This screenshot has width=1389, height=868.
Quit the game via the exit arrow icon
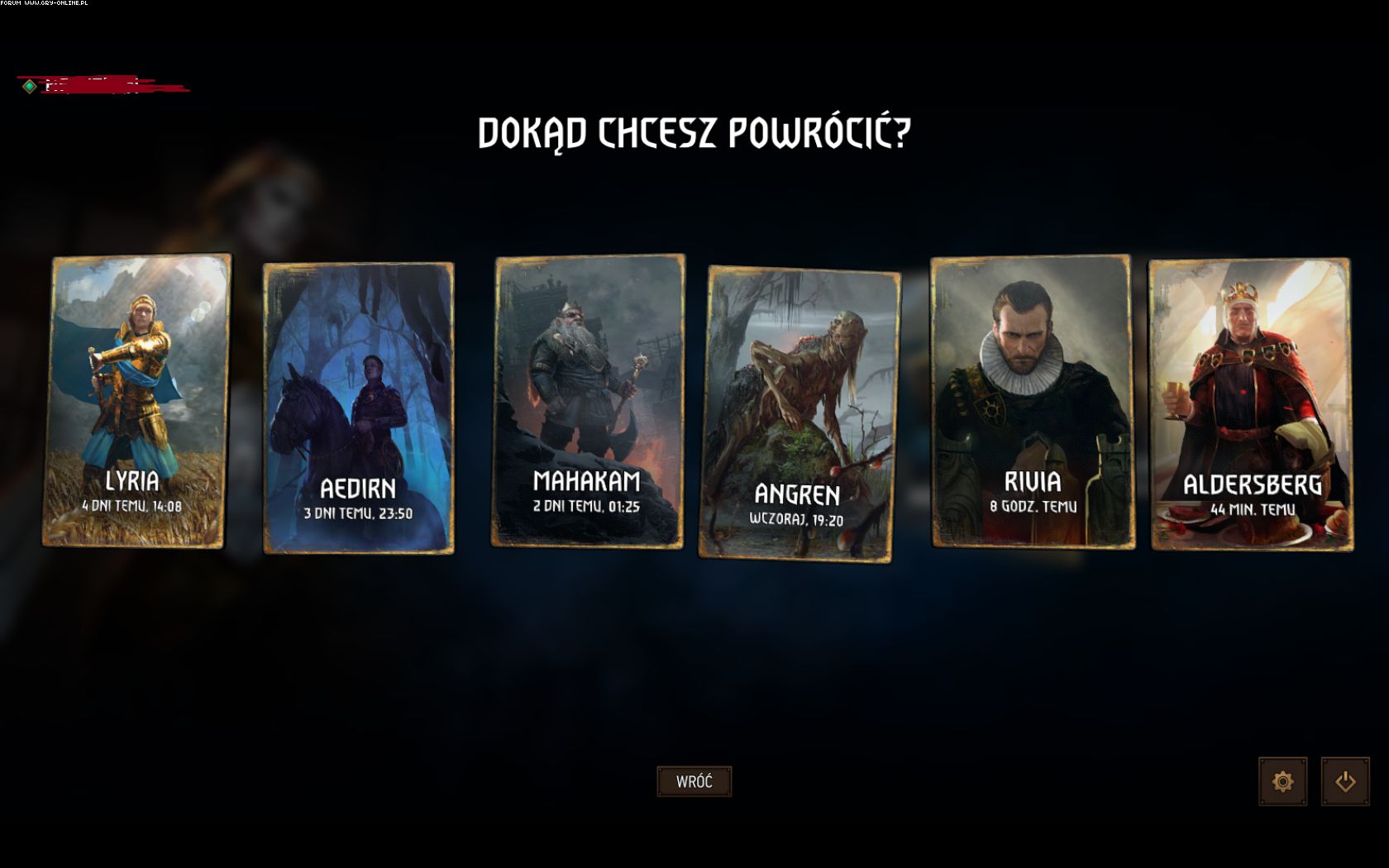point(1345,781)
